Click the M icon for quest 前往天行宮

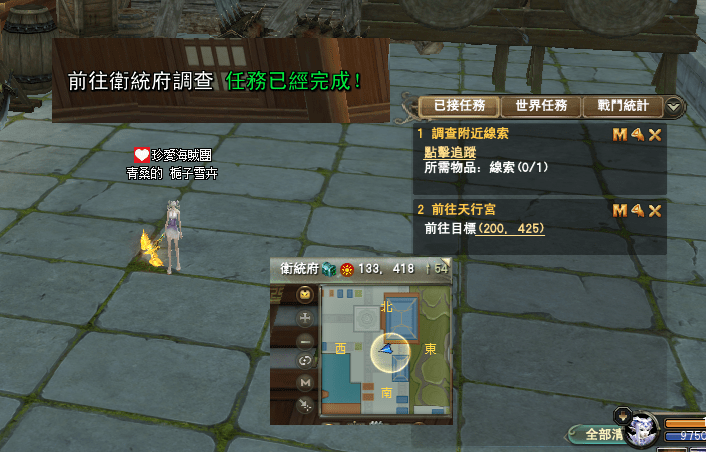[x=620, y=210]
